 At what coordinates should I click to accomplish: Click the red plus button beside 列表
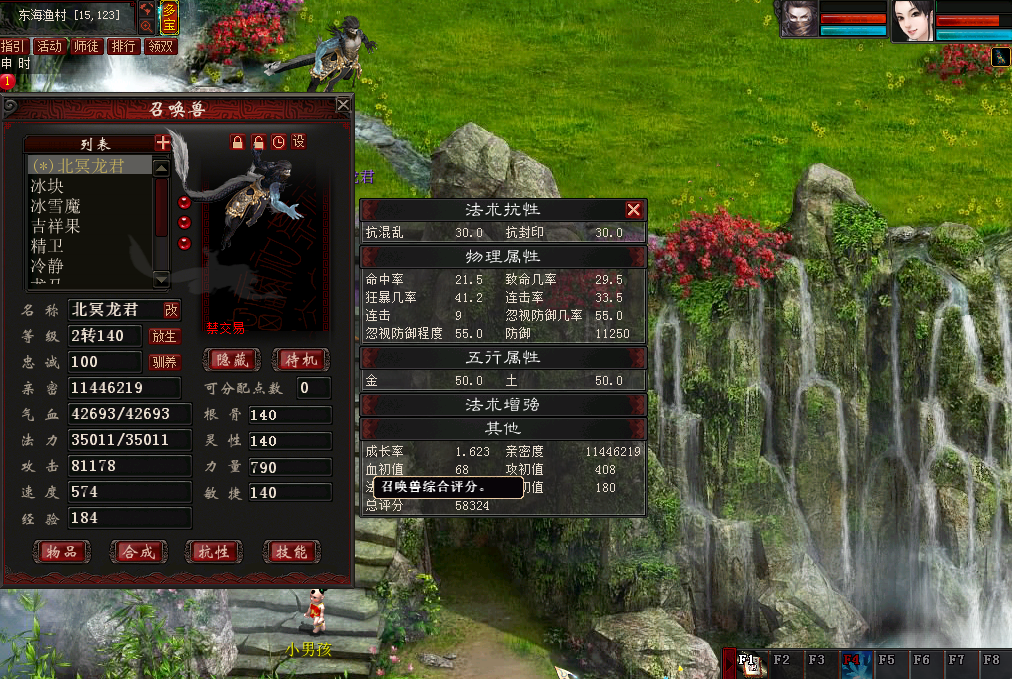pos(163,144)
